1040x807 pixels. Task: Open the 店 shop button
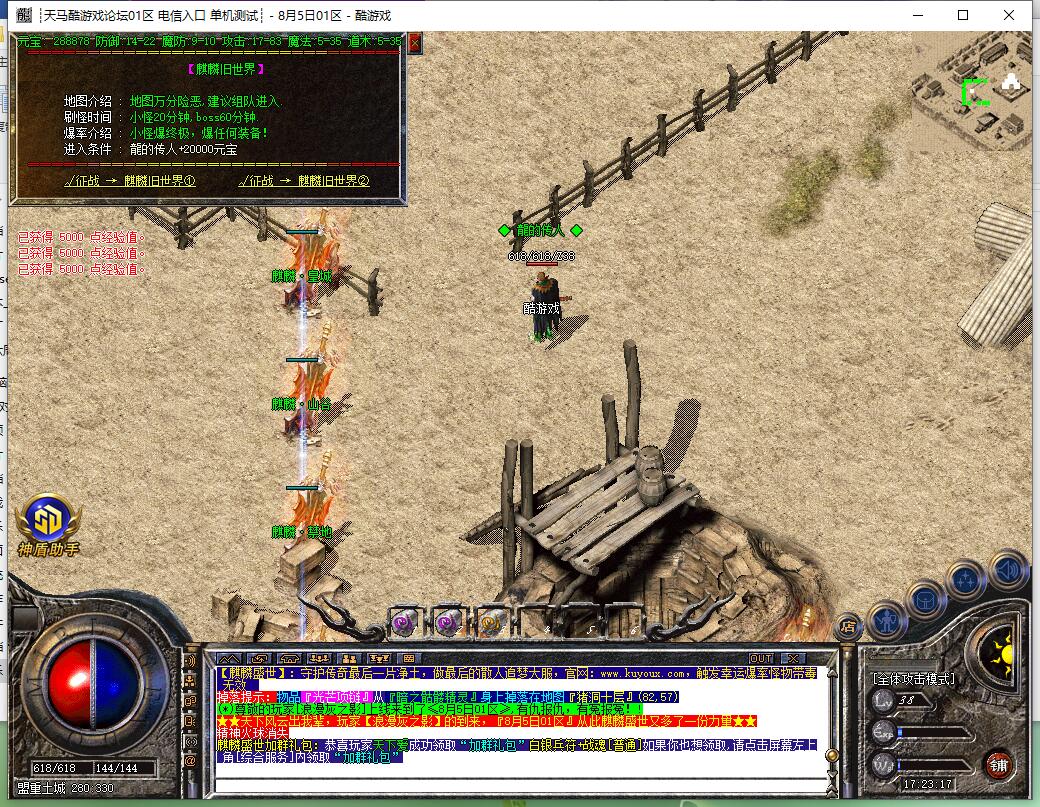[x=847, y=627]
